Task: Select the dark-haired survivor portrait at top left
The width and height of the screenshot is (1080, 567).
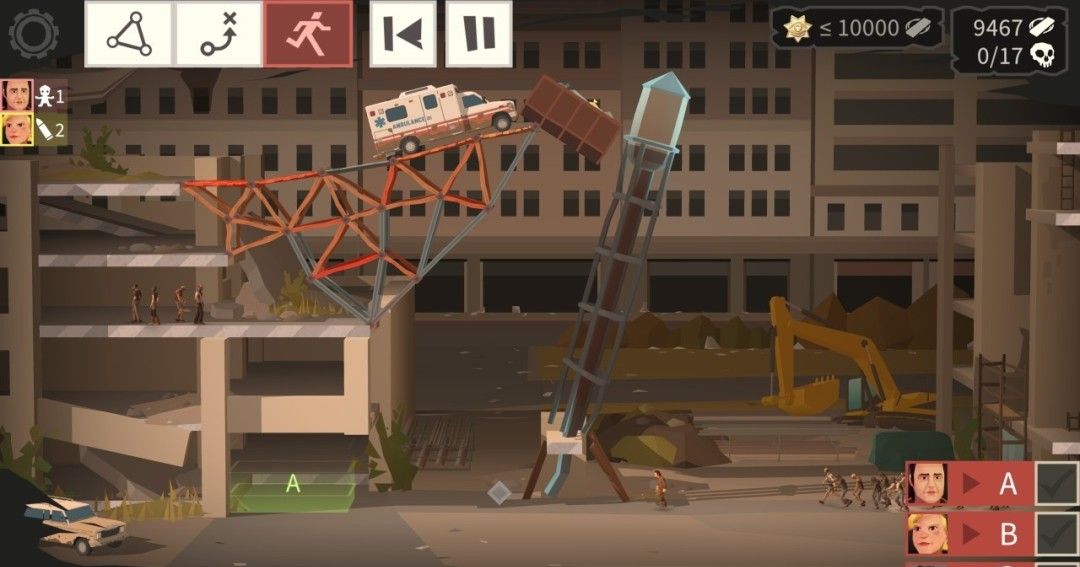Action: point(17,96)
